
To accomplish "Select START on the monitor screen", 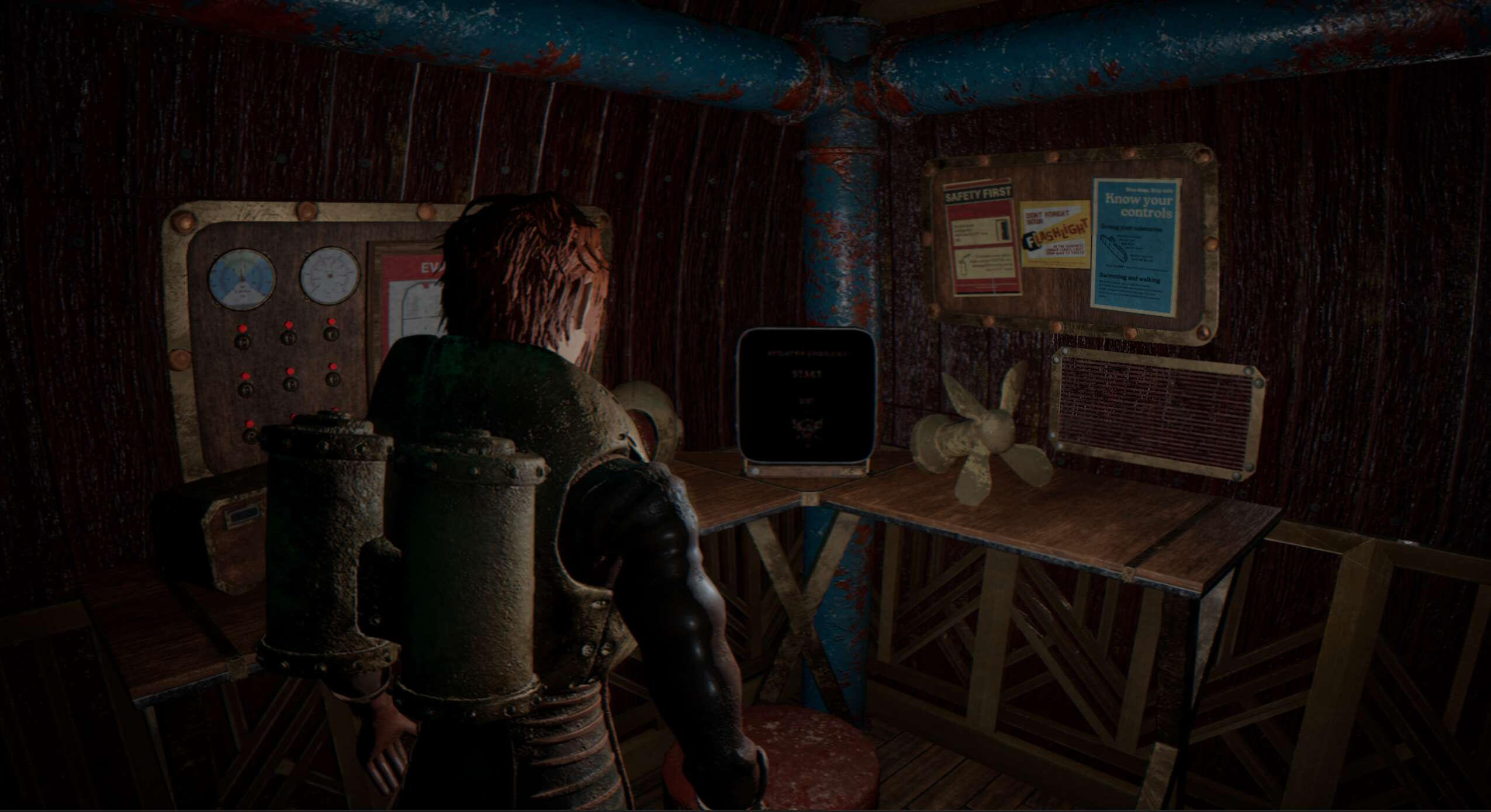I will tap(805, 374).
